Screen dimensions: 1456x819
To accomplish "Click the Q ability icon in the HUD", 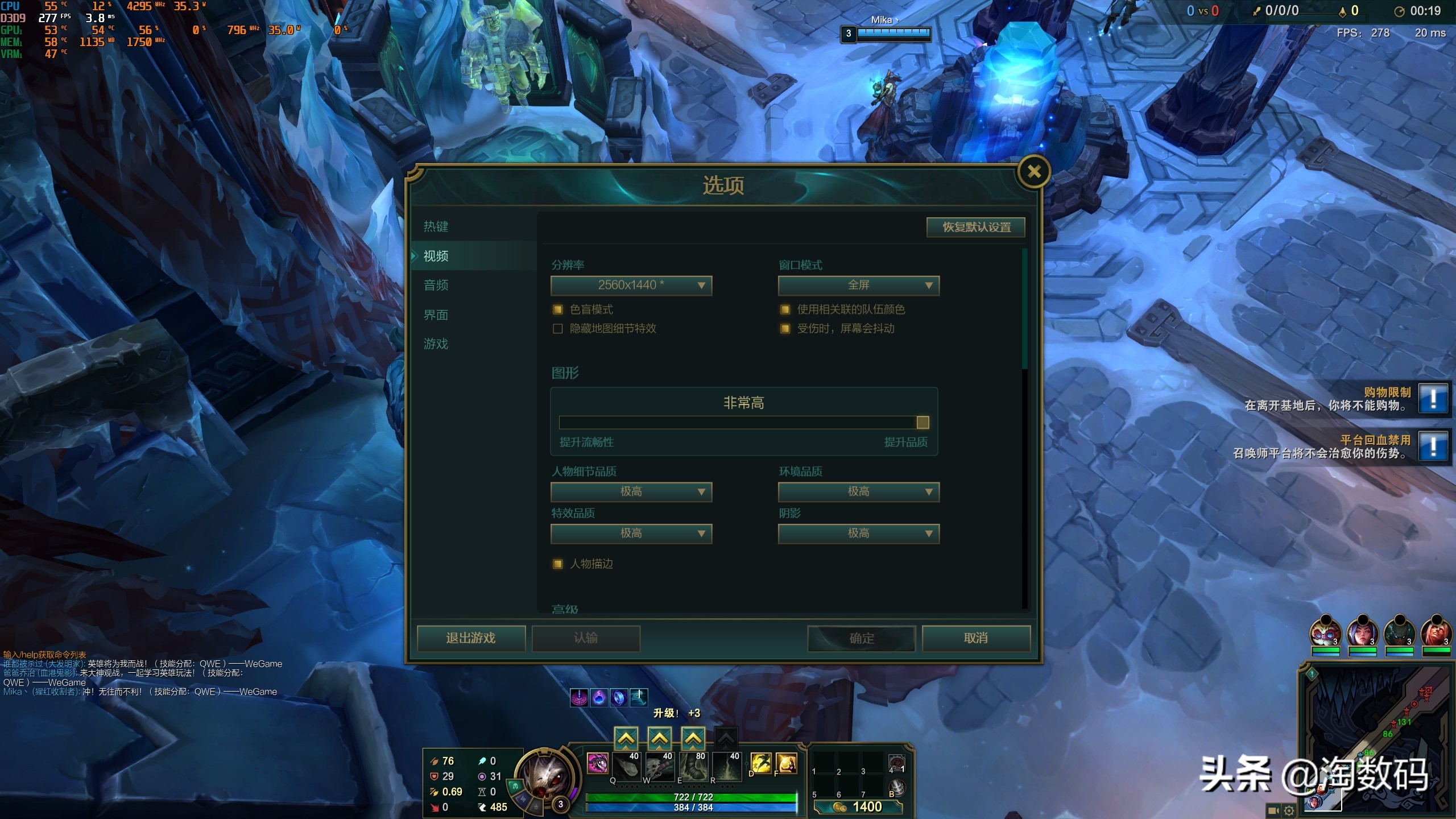I will [x=626, y=767].
